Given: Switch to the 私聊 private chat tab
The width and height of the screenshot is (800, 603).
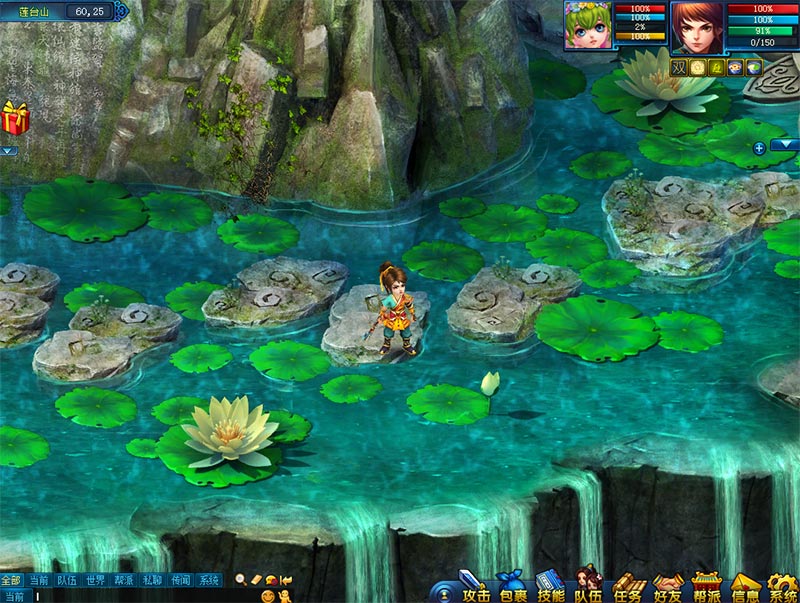Looking at the screenshot, I should point(152,579).
